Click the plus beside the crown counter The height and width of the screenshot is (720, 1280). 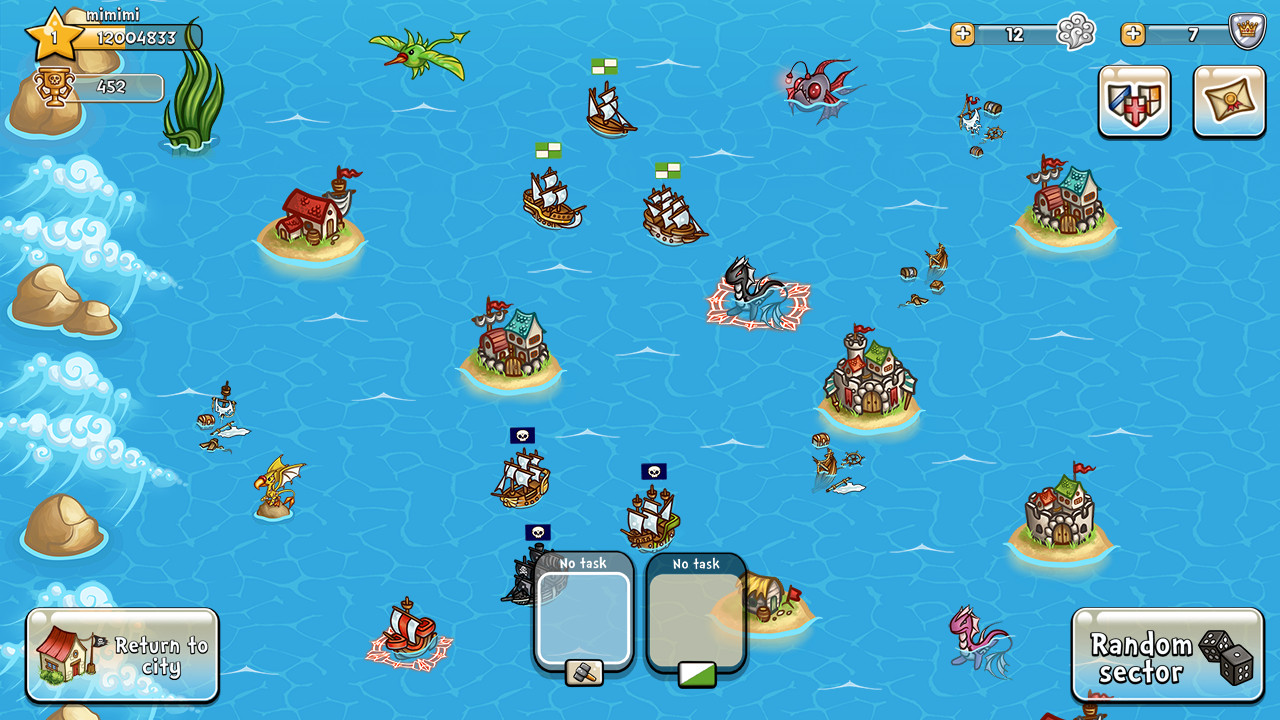[1133, 33]
